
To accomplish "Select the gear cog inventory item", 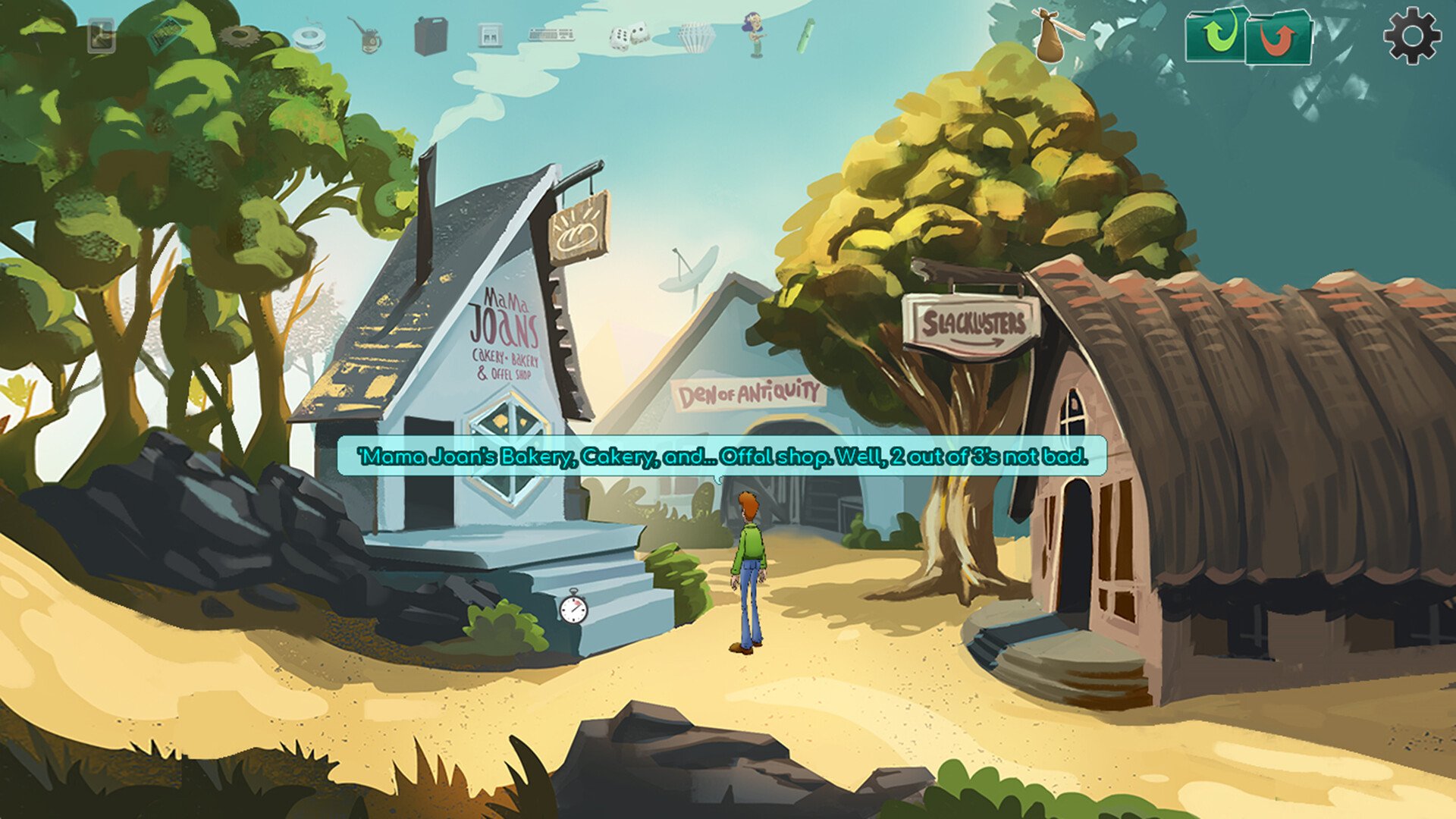I will point(240,35).
